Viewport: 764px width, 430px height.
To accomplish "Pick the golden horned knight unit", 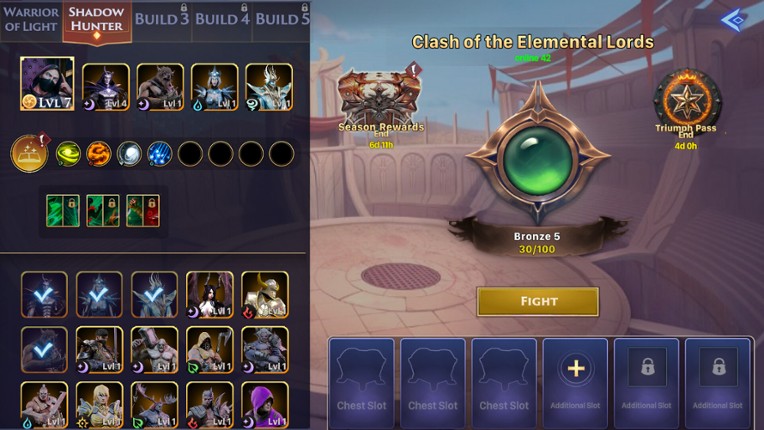I will tap(264, 294).
